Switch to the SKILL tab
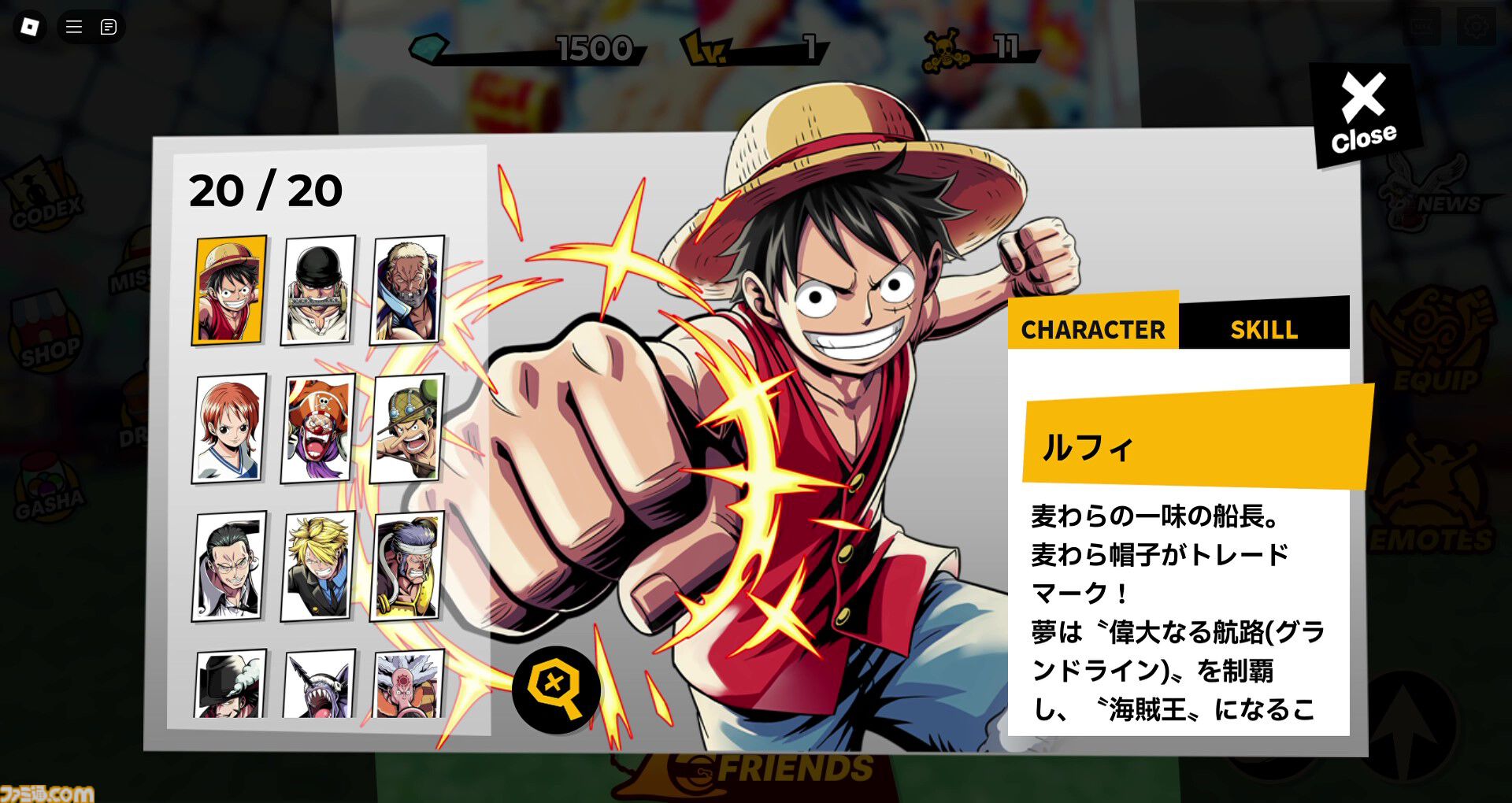The image size is (1512, 803). coord(1264,330)
